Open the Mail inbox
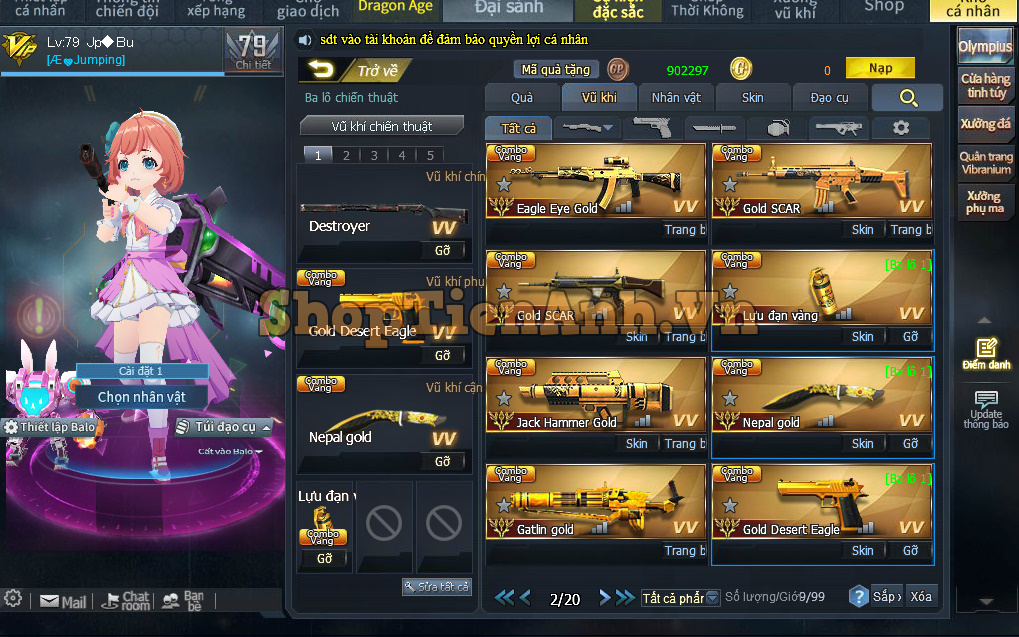This screenshot has height=637, width=1019. 63,602
